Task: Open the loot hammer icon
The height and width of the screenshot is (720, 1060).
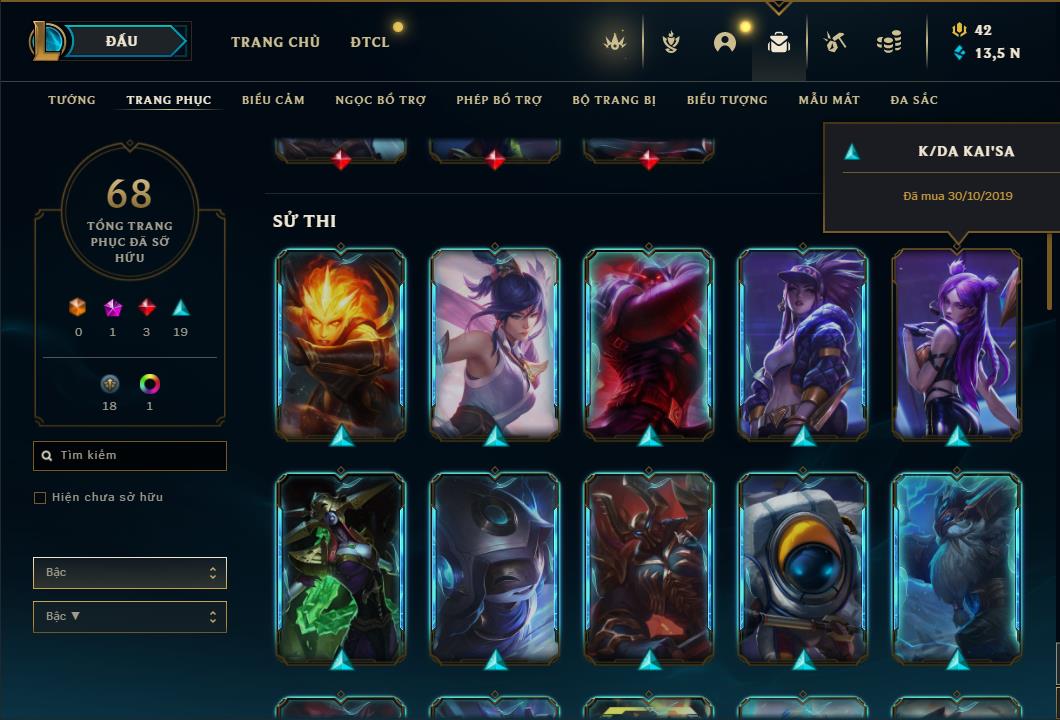Action: point(835,42)
